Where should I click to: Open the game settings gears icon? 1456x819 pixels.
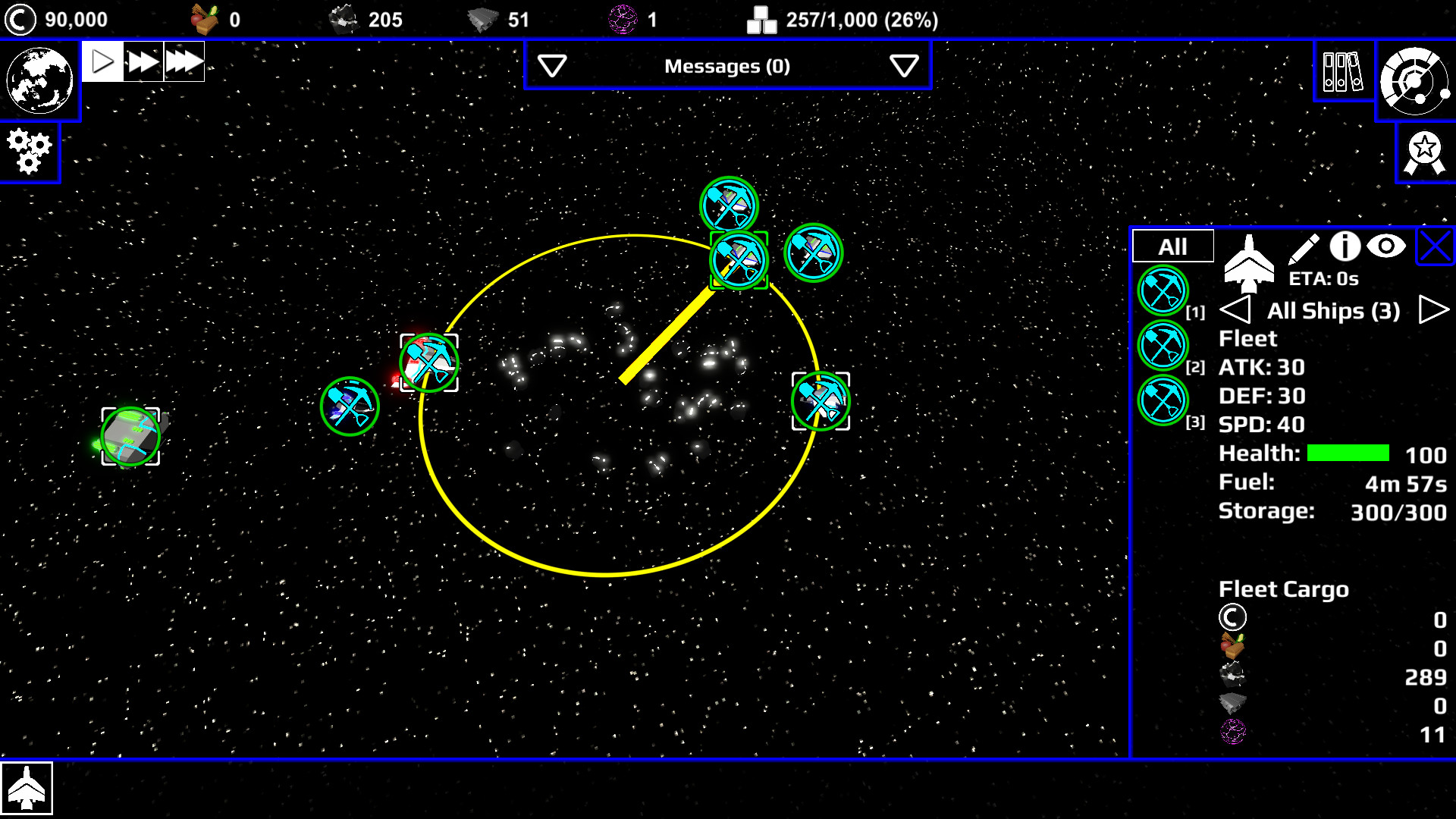pyautogui.click(x=29, y=152)
